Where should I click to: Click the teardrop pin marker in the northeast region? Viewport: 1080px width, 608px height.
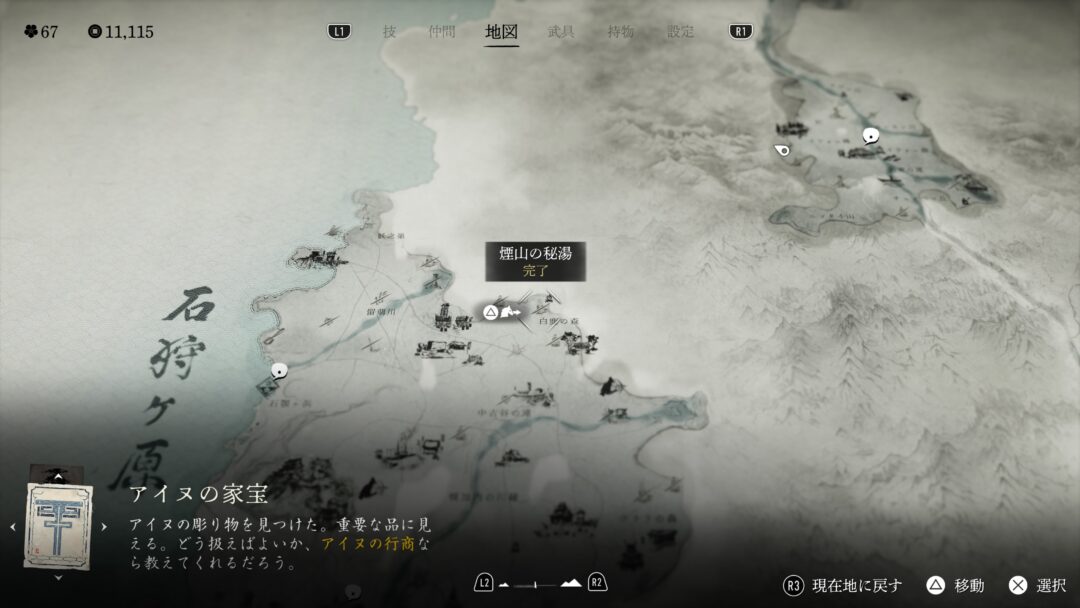pyautogui.click(x=782, y=151)
